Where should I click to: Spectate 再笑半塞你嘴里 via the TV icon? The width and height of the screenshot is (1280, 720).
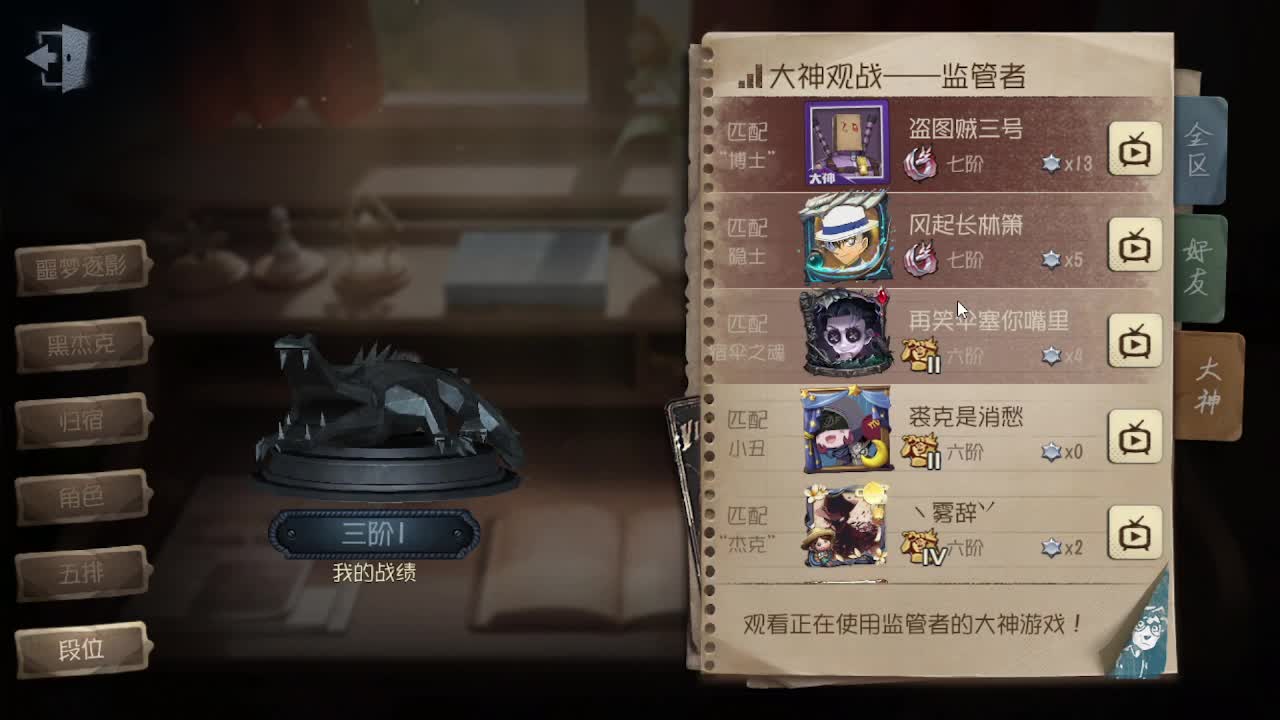coord(1135,338)
